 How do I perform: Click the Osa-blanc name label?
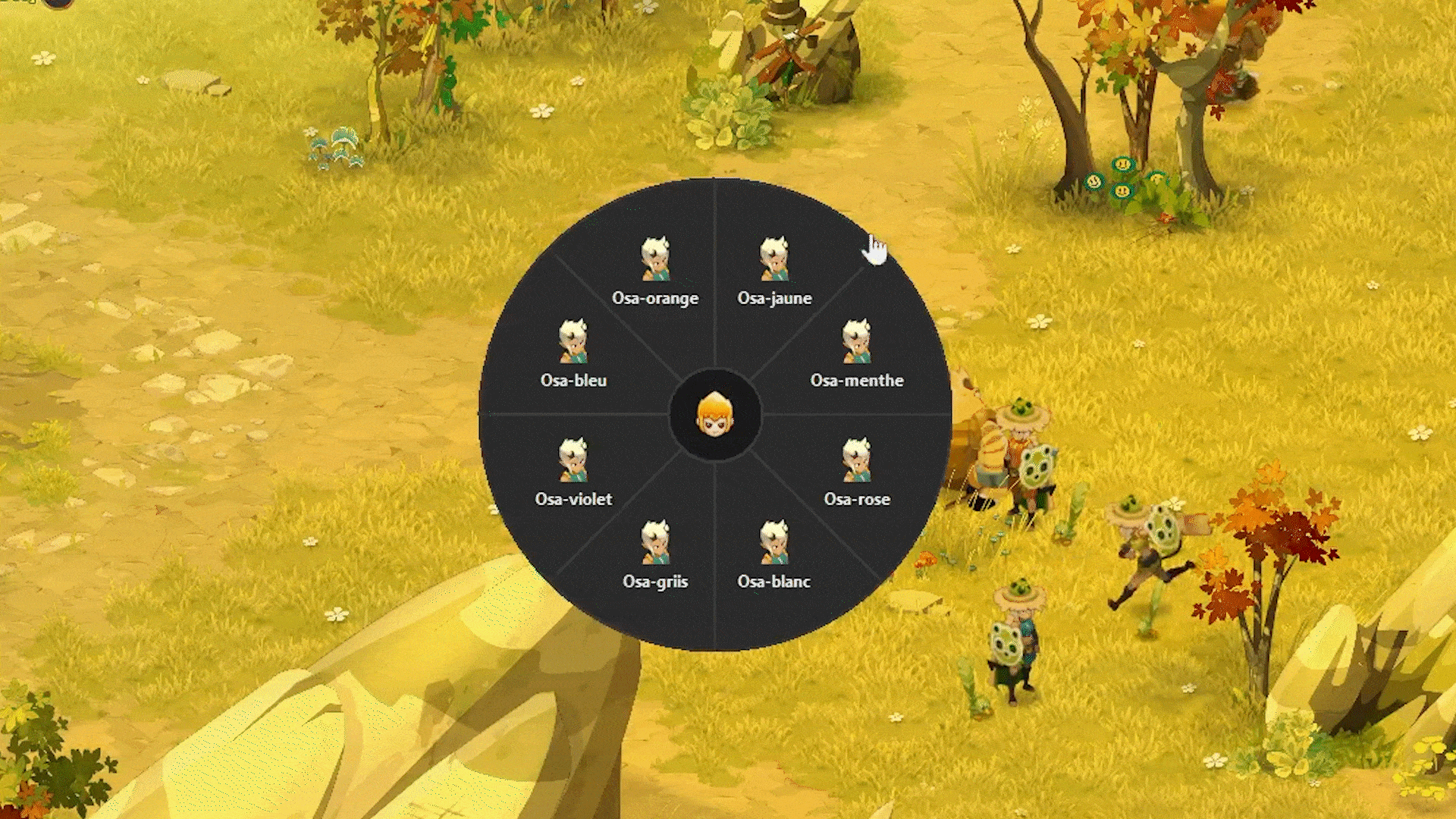pos(775,581)
